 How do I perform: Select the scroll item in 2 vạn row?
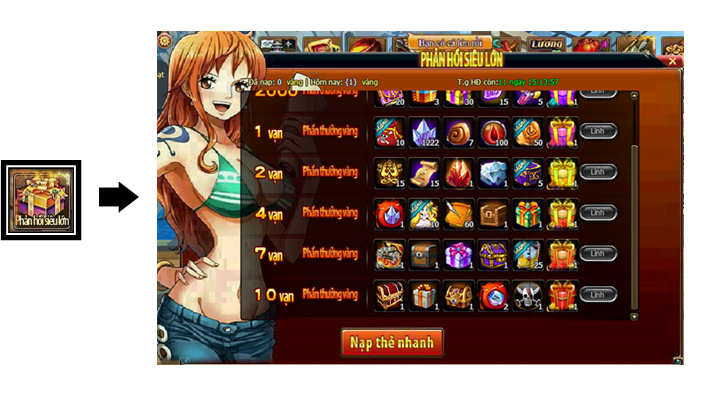424,172
